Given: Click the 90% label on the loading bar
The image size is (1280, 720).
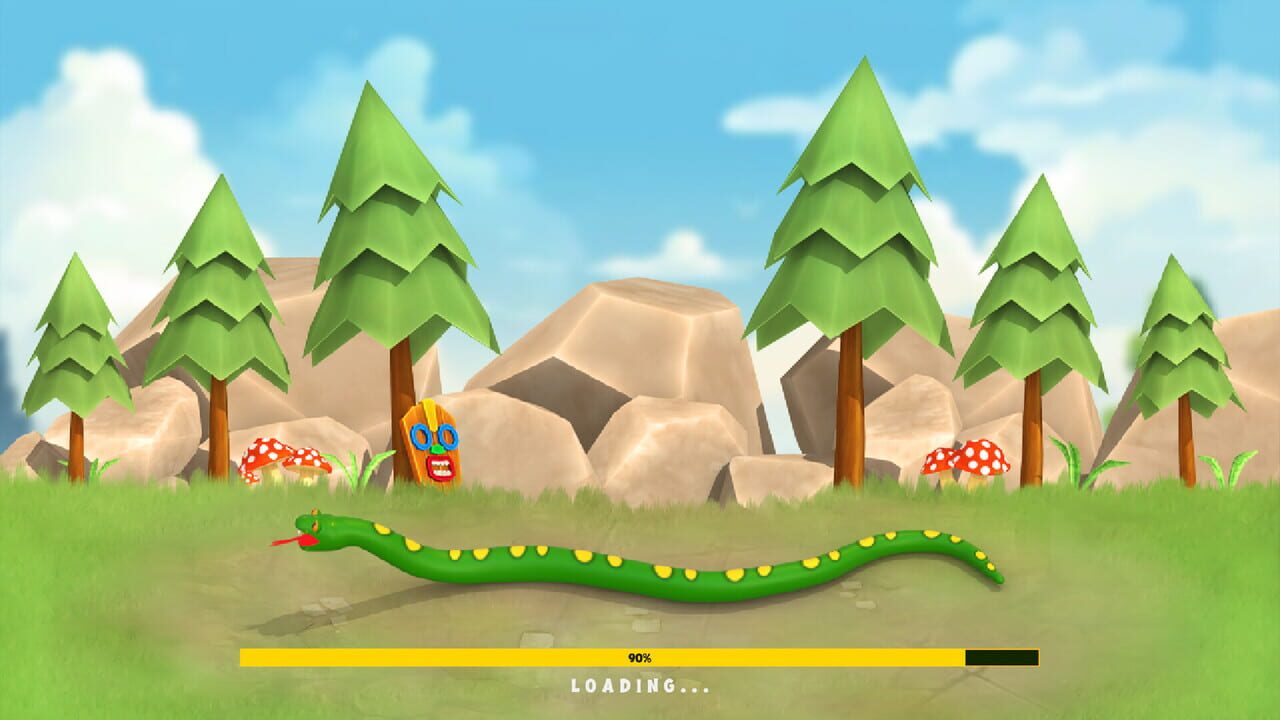Looking at the screenshot, I should (640, 657).
